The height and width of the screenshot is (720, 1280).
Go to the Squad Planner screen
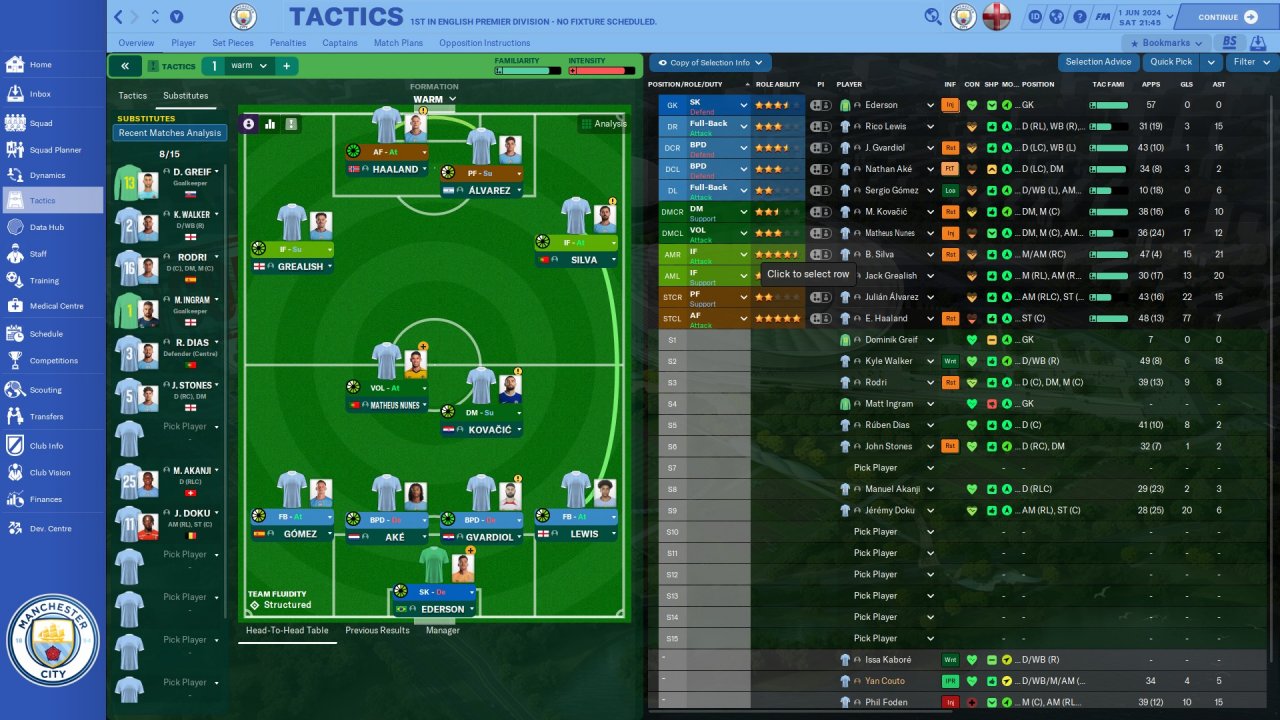click(x=55, y=150)
